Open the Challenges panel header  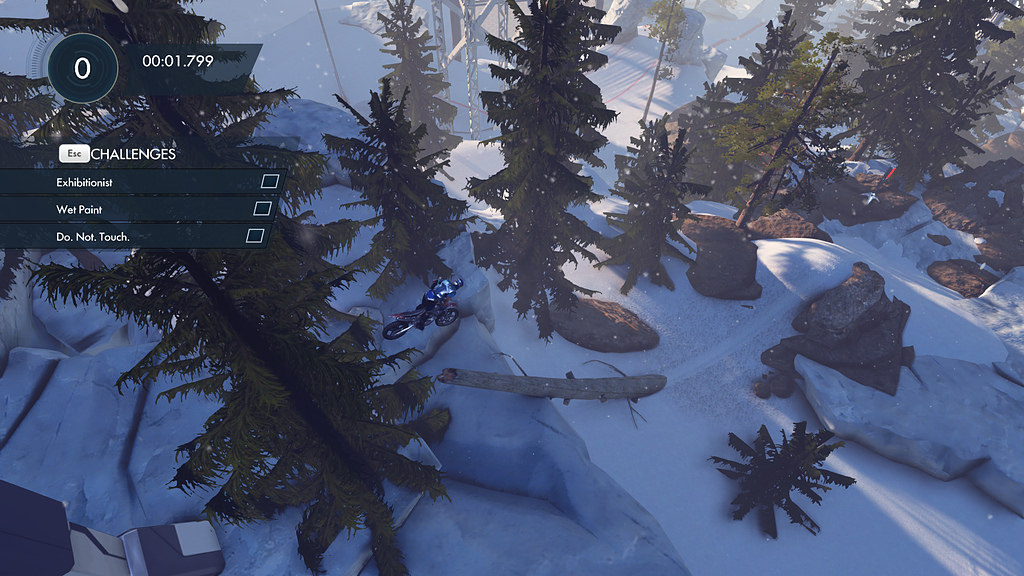point(132,154)
